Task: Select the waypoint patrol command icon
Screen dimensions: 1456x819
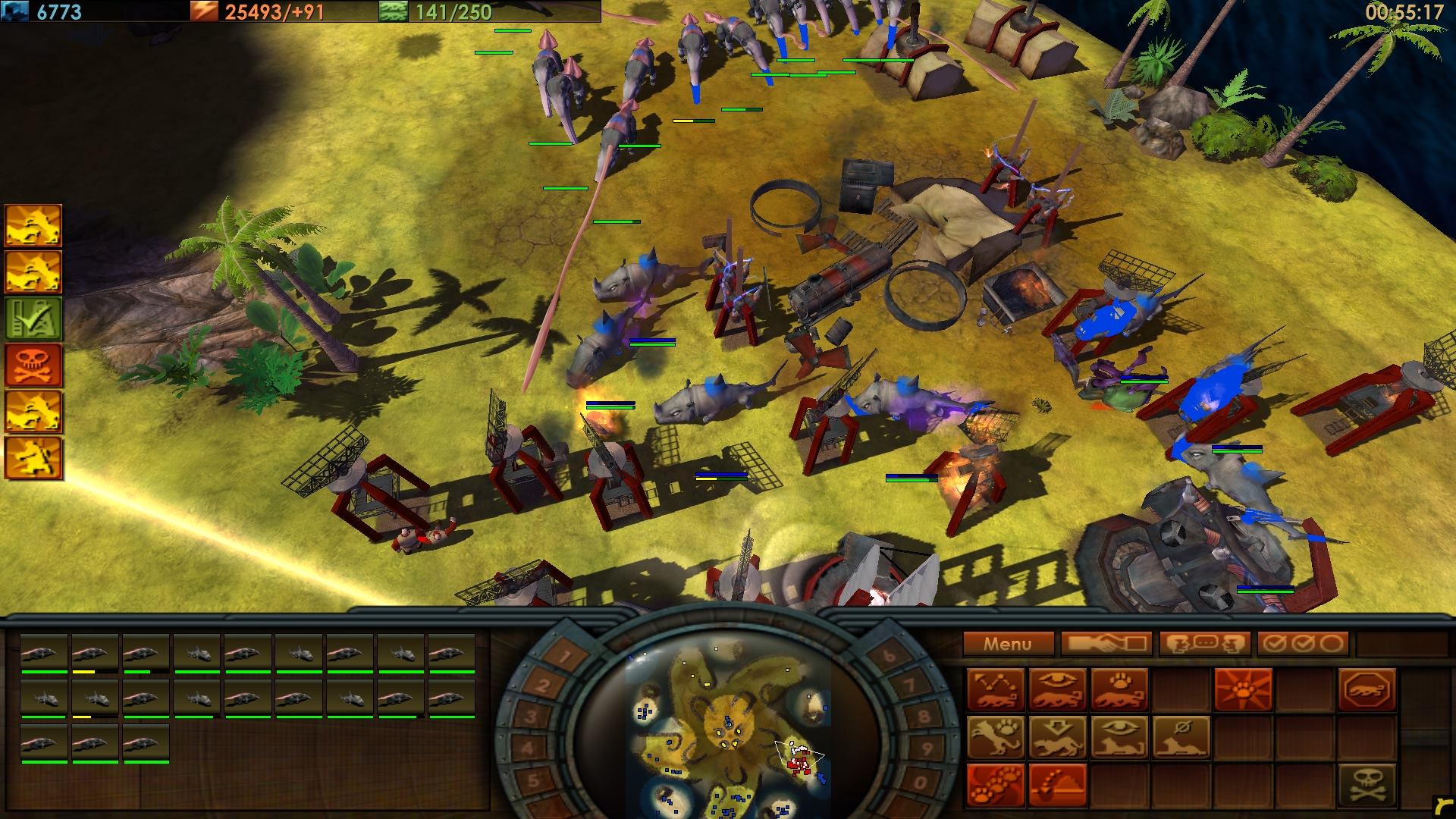Action: [x=996, y=690]
